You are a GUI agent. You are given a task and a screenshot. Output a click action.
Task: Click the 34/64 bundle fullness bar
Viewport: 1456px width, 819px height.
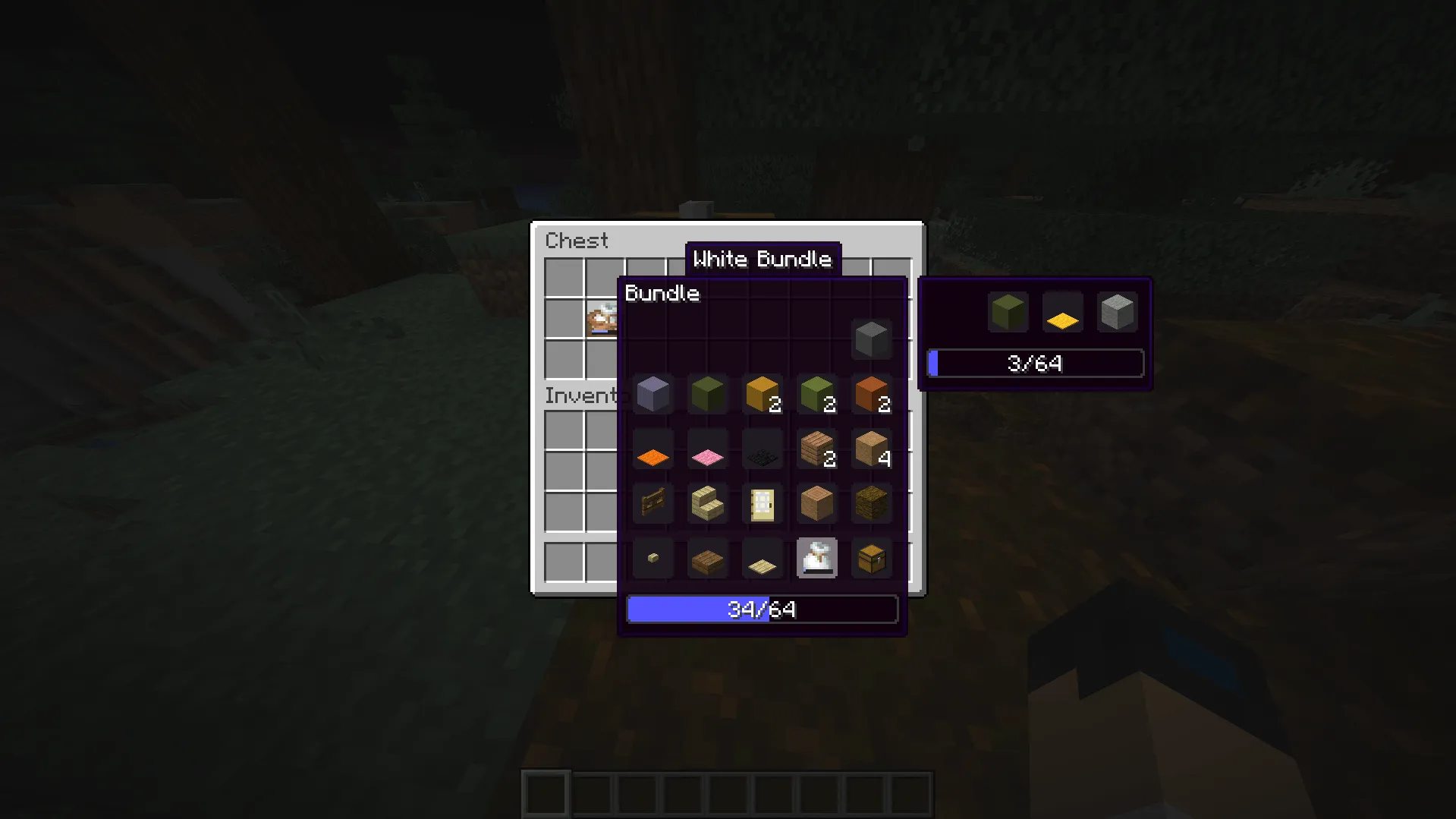tap(762, 608)
